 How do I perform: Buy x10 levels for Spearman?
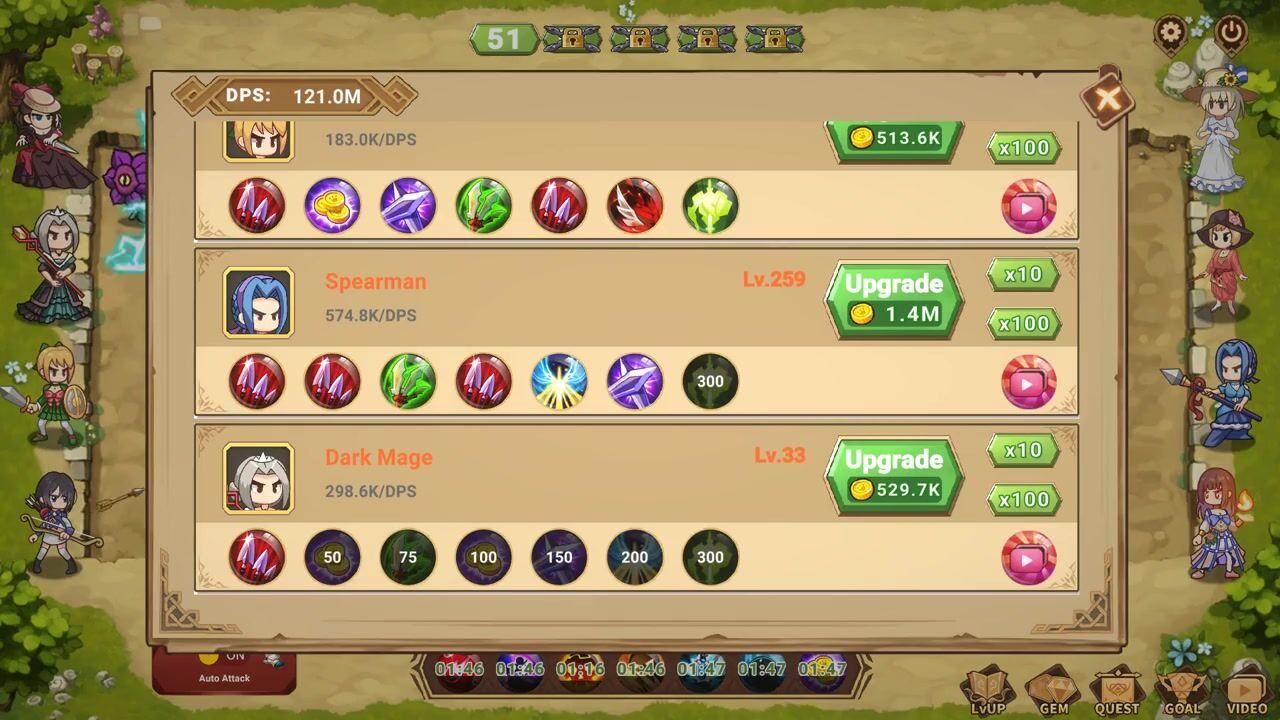tap(1023, 275)
